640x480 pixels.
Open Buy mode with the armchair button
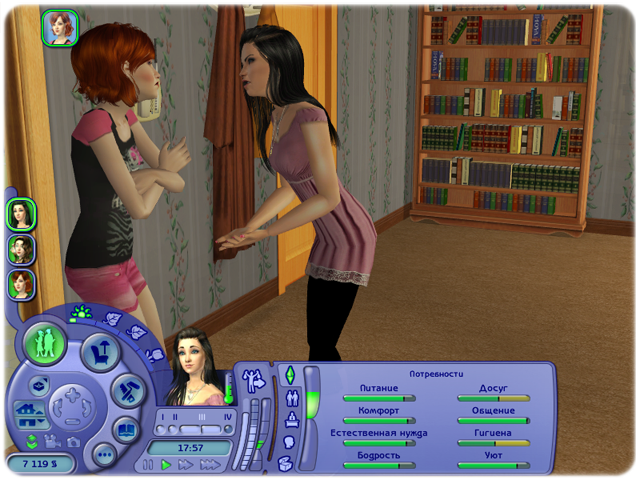99,351
